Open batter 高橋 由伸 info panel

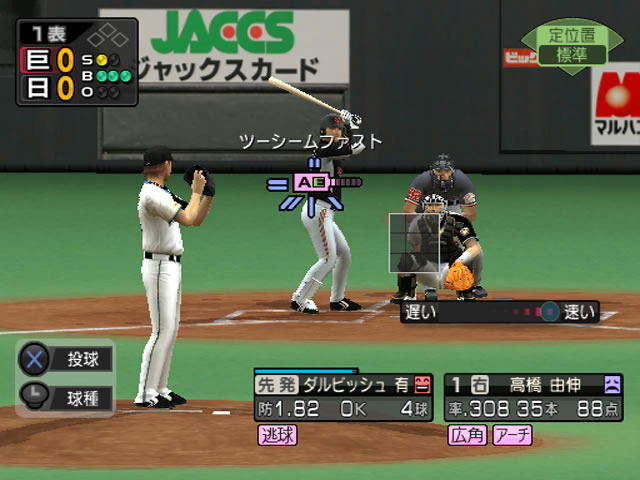coord(533,395)
